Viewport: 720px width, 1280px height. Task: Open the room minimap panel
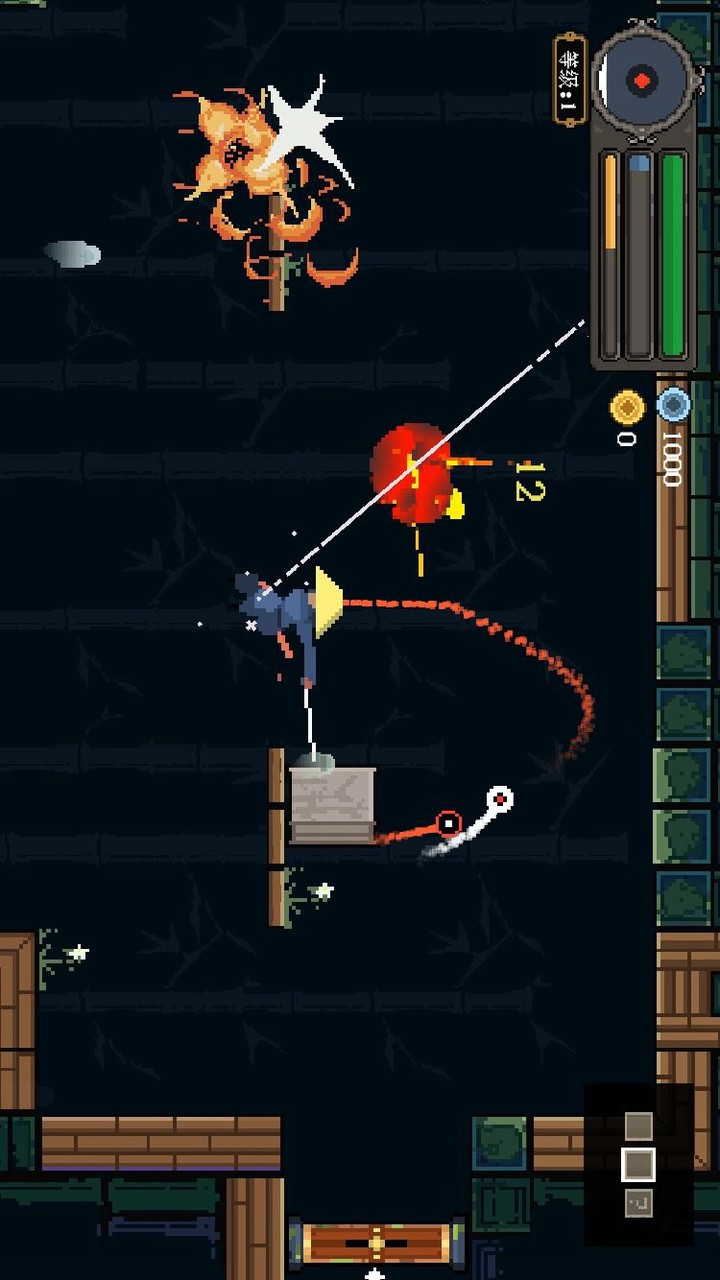tap(638, 1164)
